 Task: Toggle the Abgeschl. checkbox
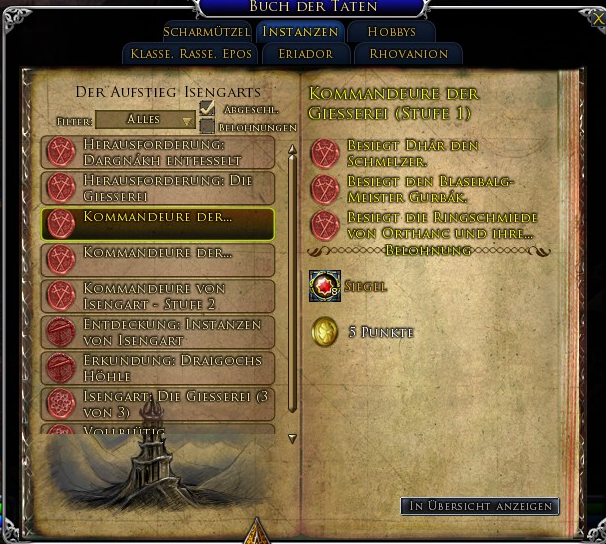(207, 108)
